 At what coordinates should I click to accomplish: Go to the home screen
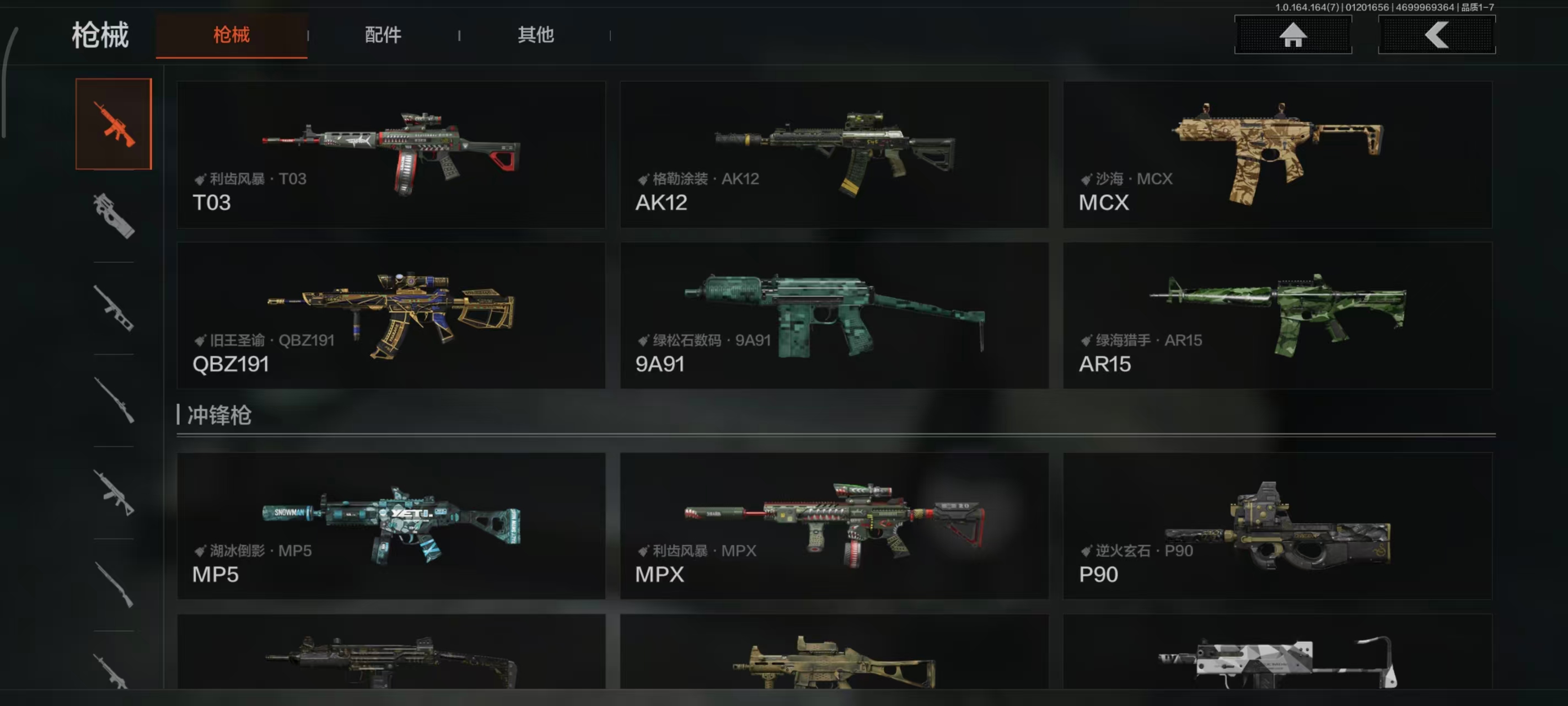pos(1292,35)
